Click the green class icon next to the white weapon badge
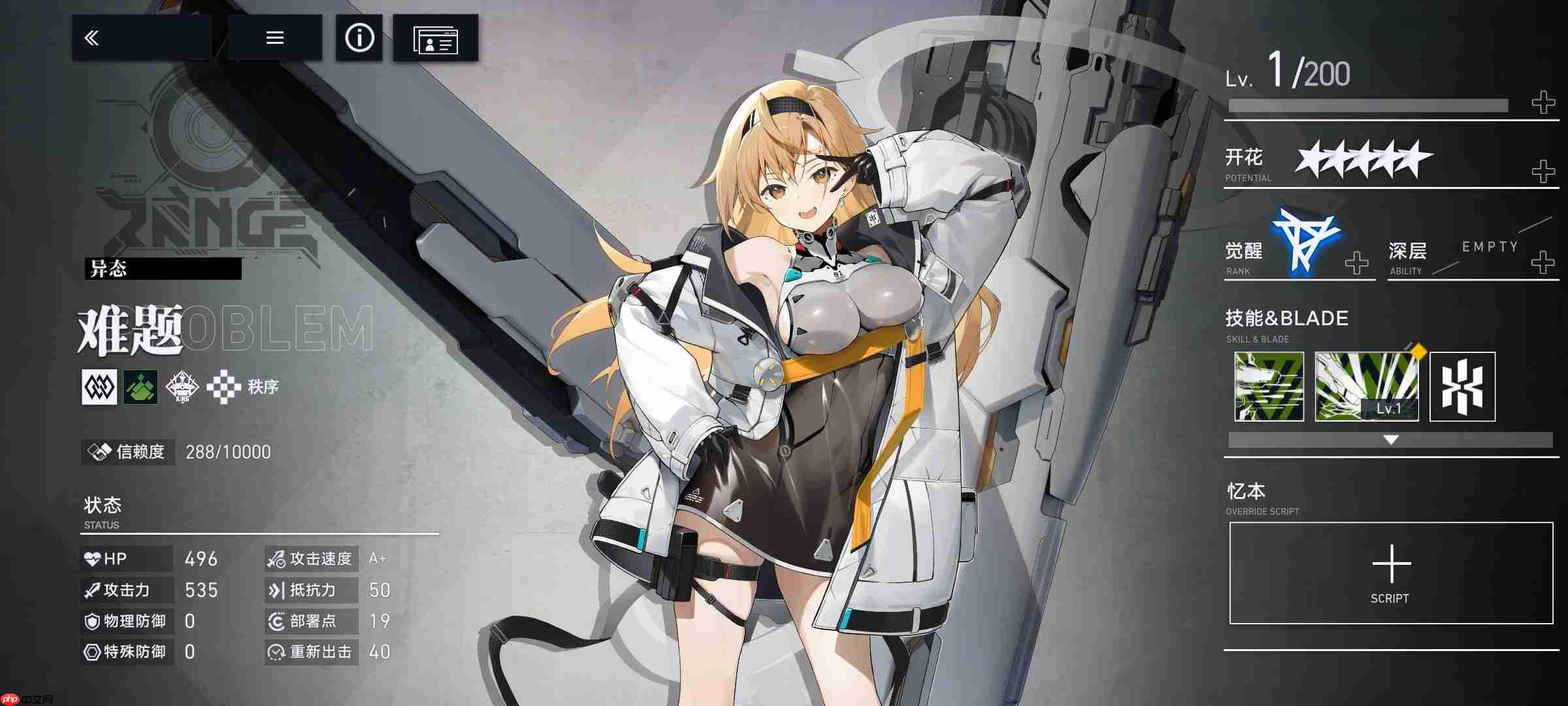The image size is (1568, 706). 140,386
